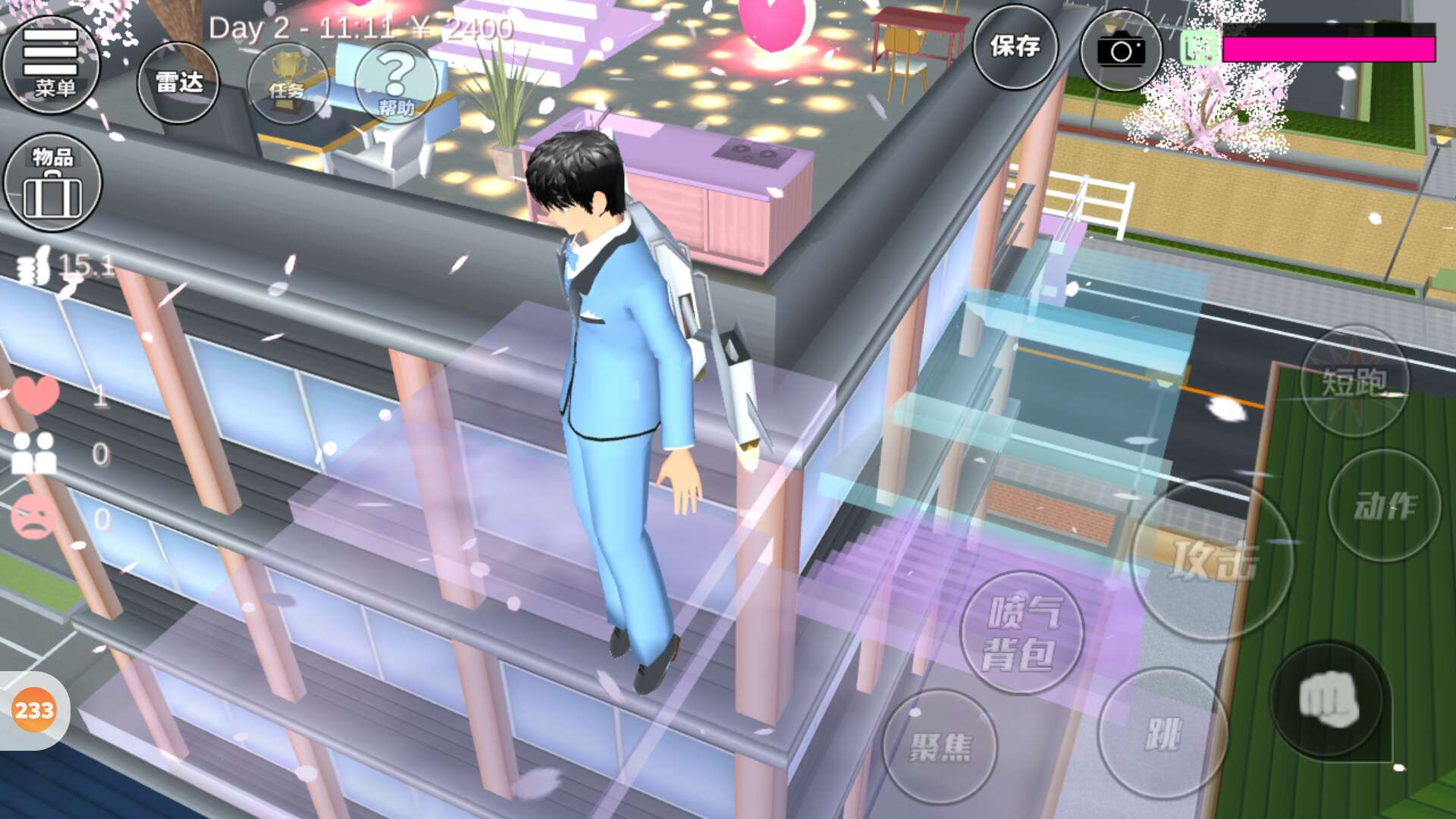
Task: Open the 物品 items bag
Action: [52, 182]
